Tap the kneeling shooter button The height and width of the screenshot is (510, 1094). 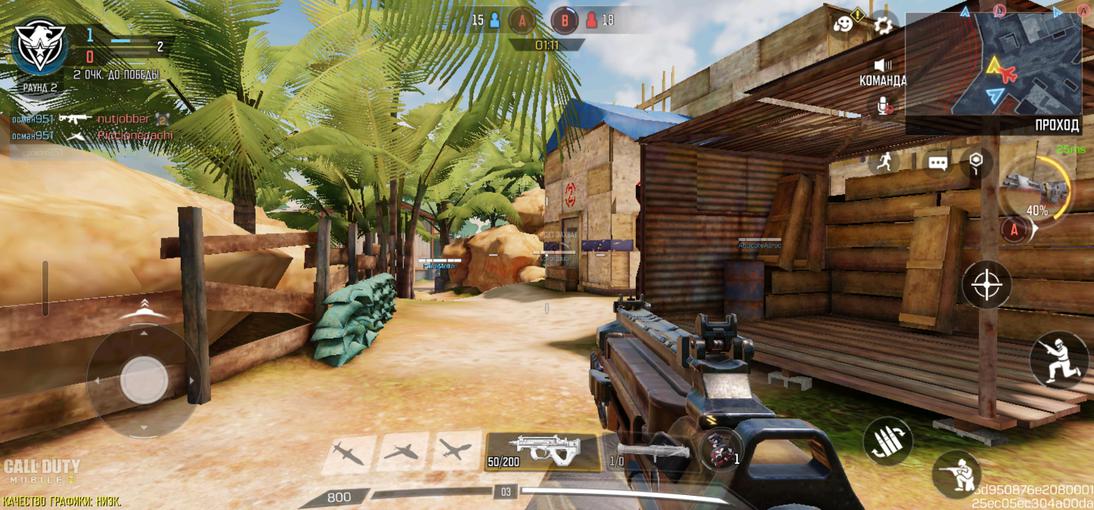(956, 474)
